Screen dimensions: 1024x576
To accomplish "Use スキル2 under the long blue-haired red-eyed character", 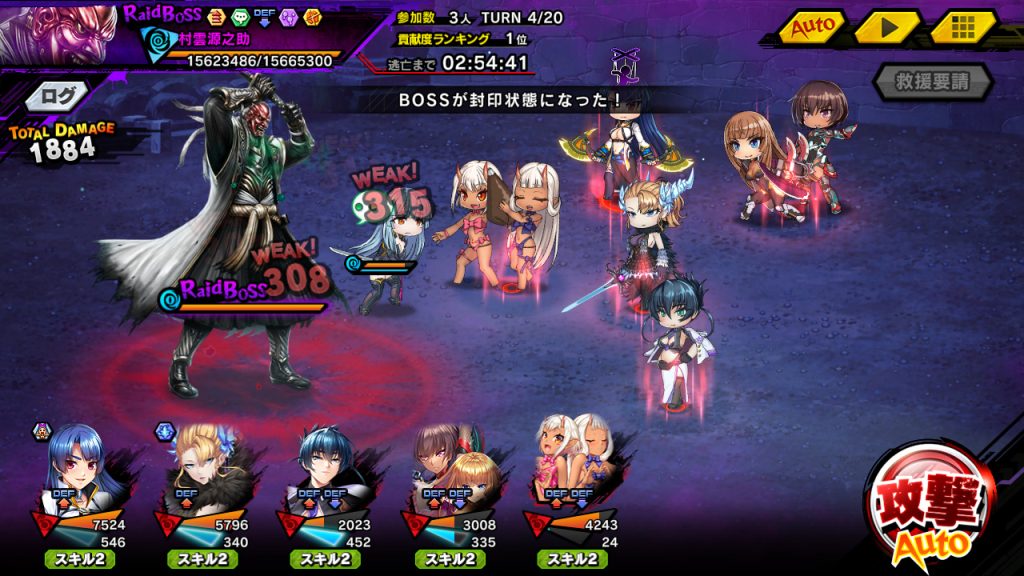I will [x=81, y=559].
